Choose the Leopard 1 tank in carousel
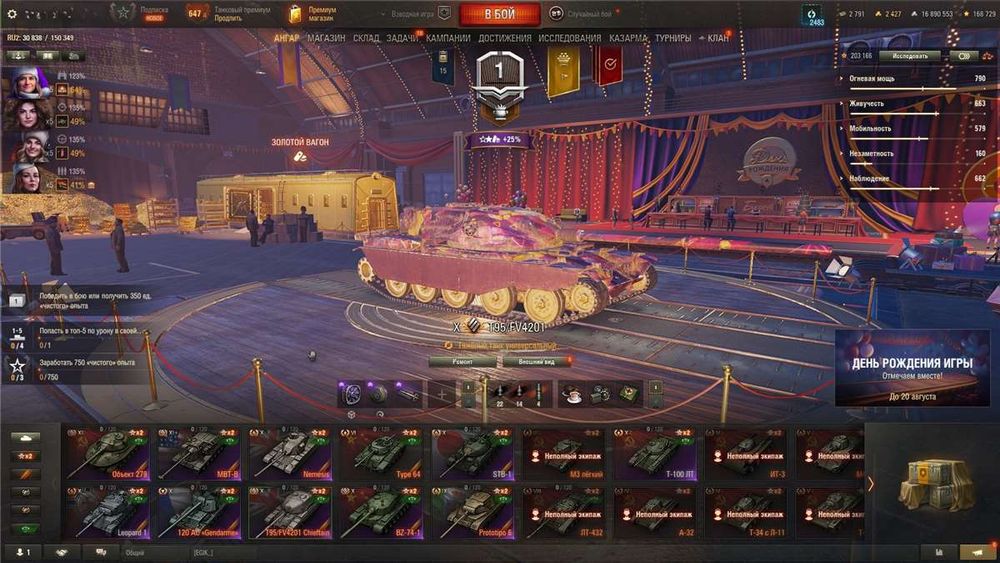The image size is (1000, 563). (x=106, y=512)
